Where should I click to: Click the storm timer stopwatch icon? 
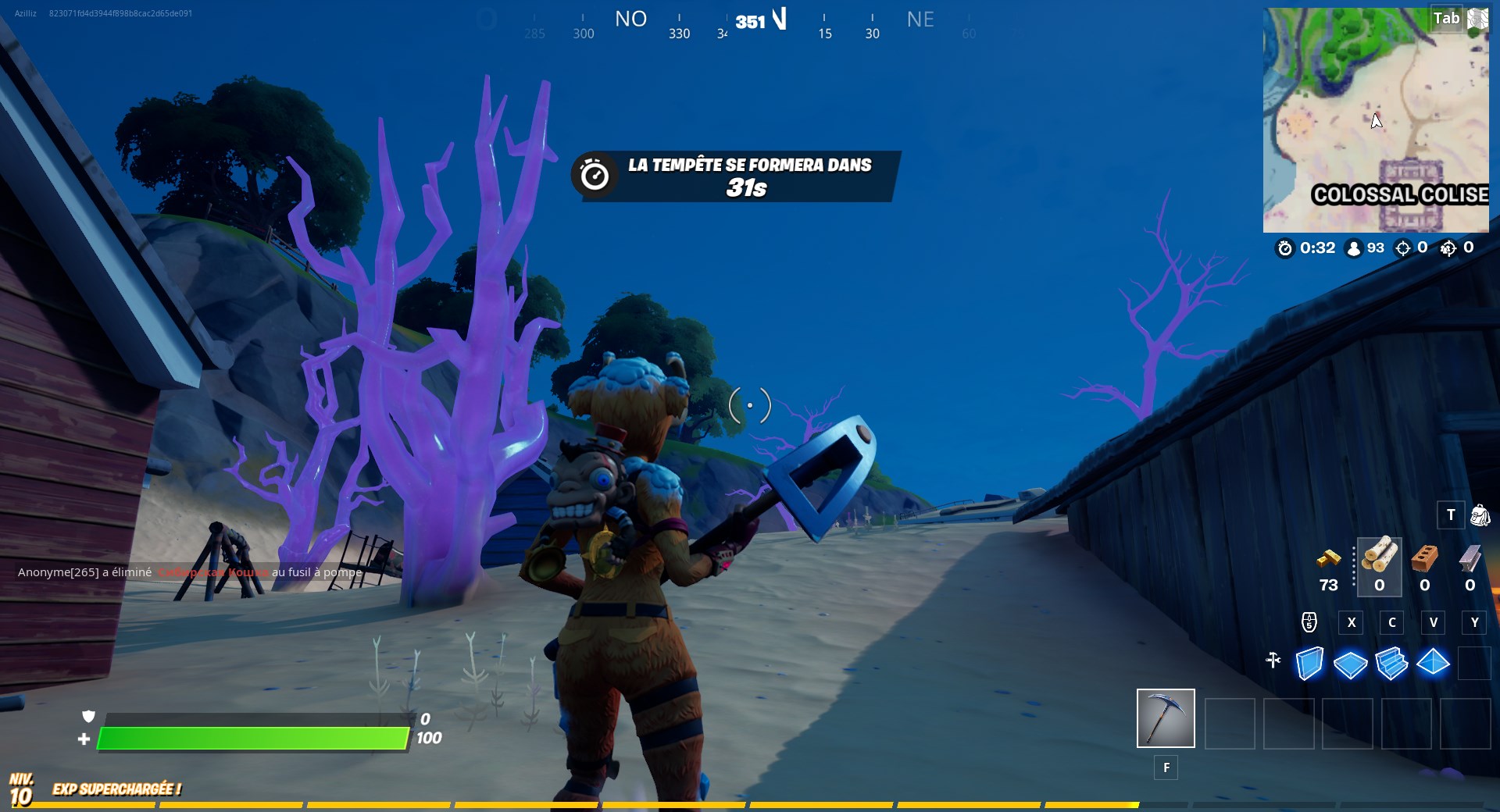(1284, 248)
